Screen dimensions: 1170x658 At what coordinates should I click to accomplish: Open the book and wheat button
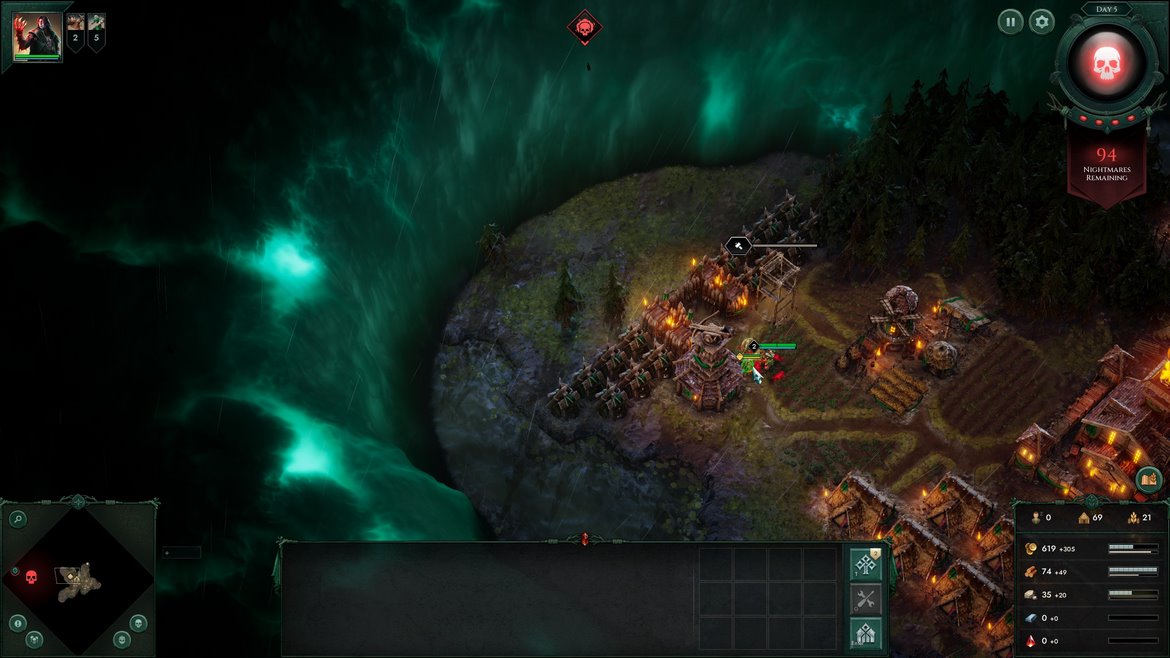coord(1149,481)
